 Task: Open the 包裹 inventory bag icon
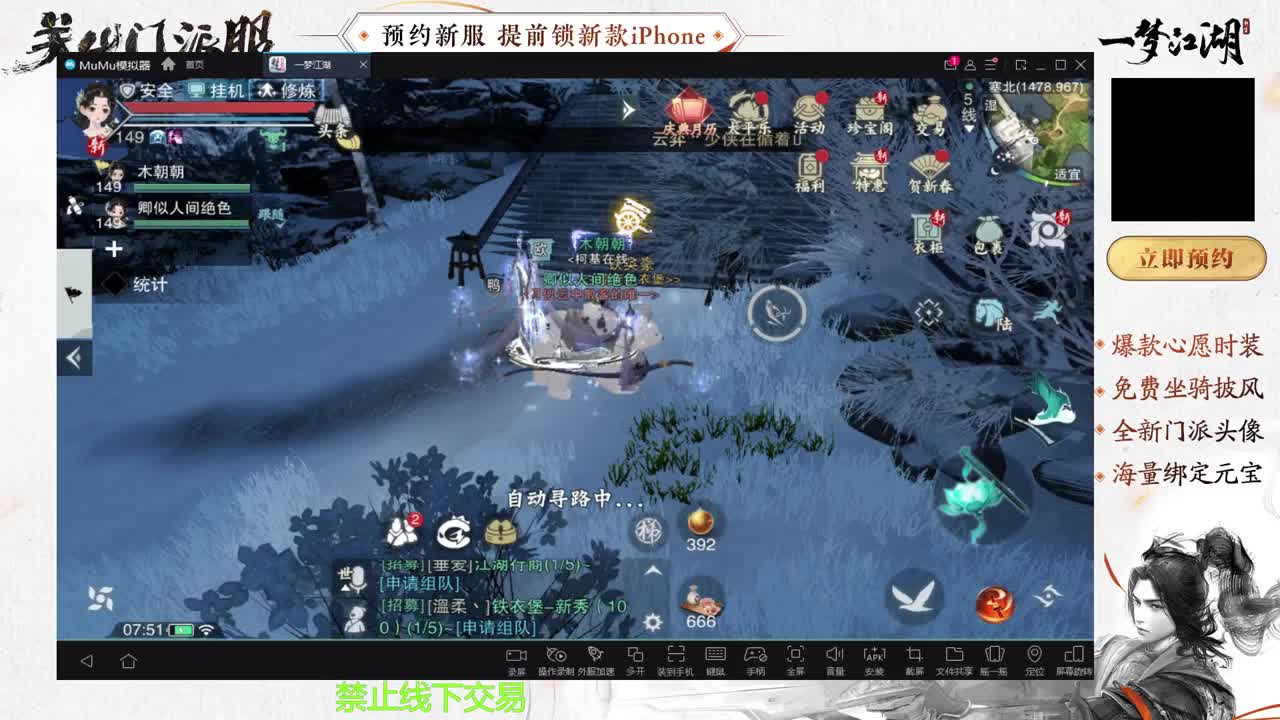[987, 234]
